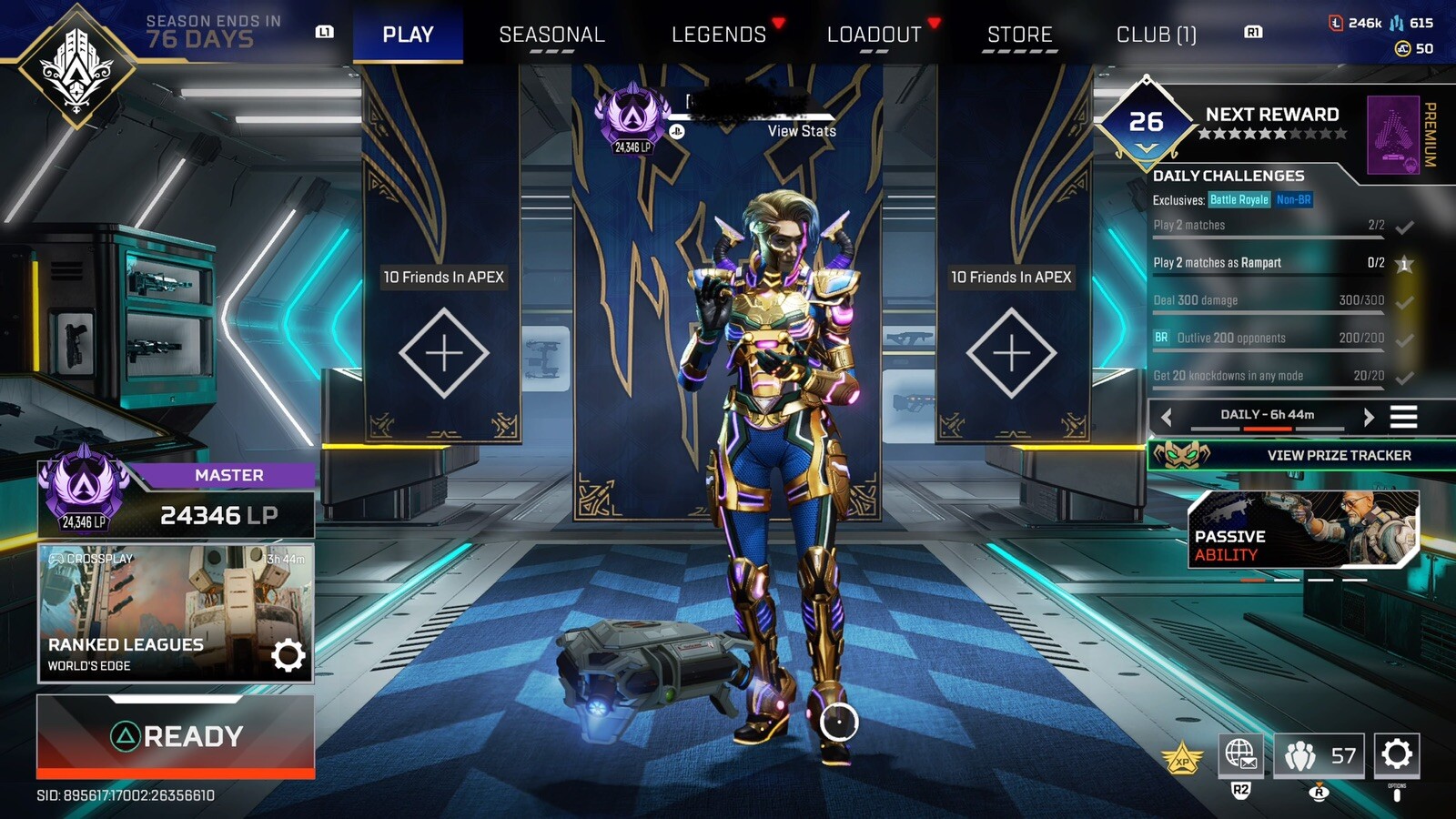Hit the Ready button
This screenshot has width=1456, height=819.
coord(176,736)
